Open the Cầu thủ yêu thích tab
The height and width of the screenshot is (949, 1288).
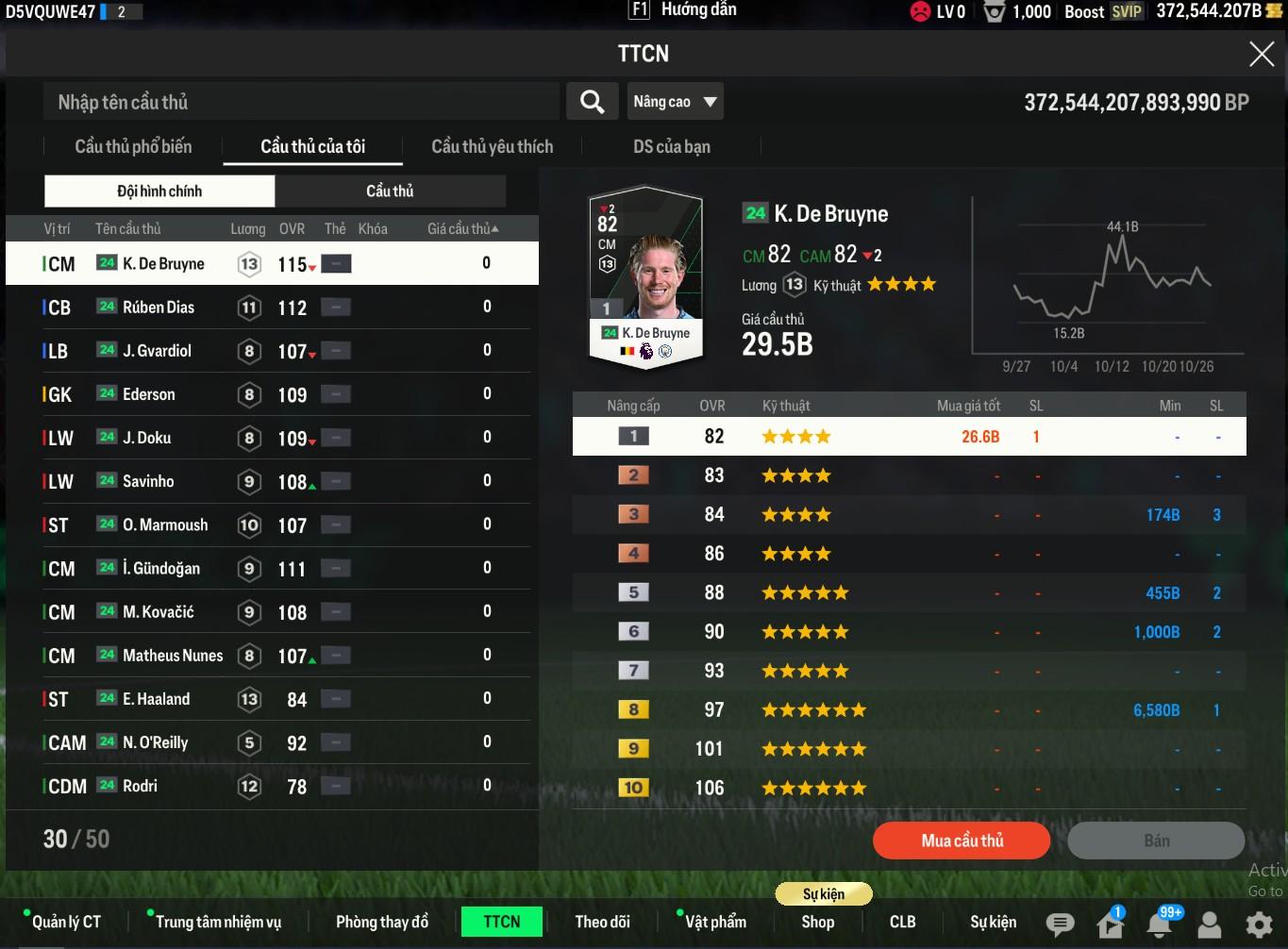[x=492, y=146]
